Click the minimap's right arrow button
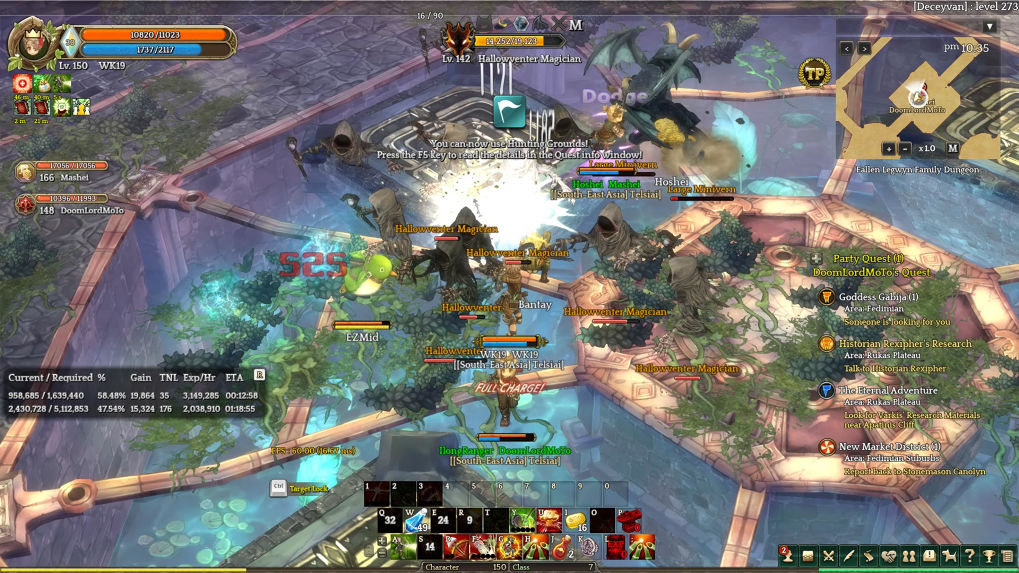 pyautogui.click(x=864, y=48)
